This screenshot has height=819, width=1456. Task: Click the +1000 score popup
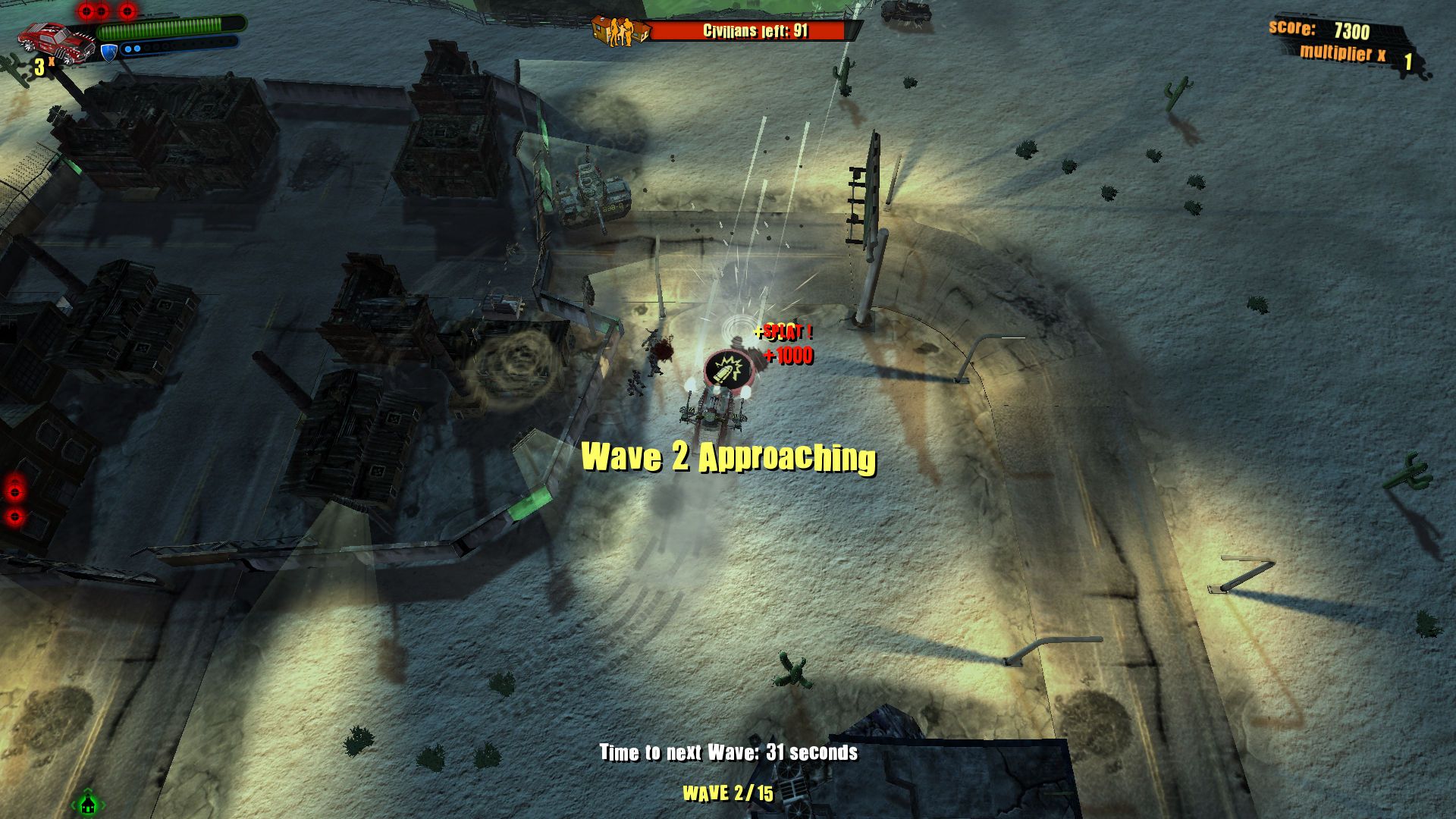click(x=787, y=356)
